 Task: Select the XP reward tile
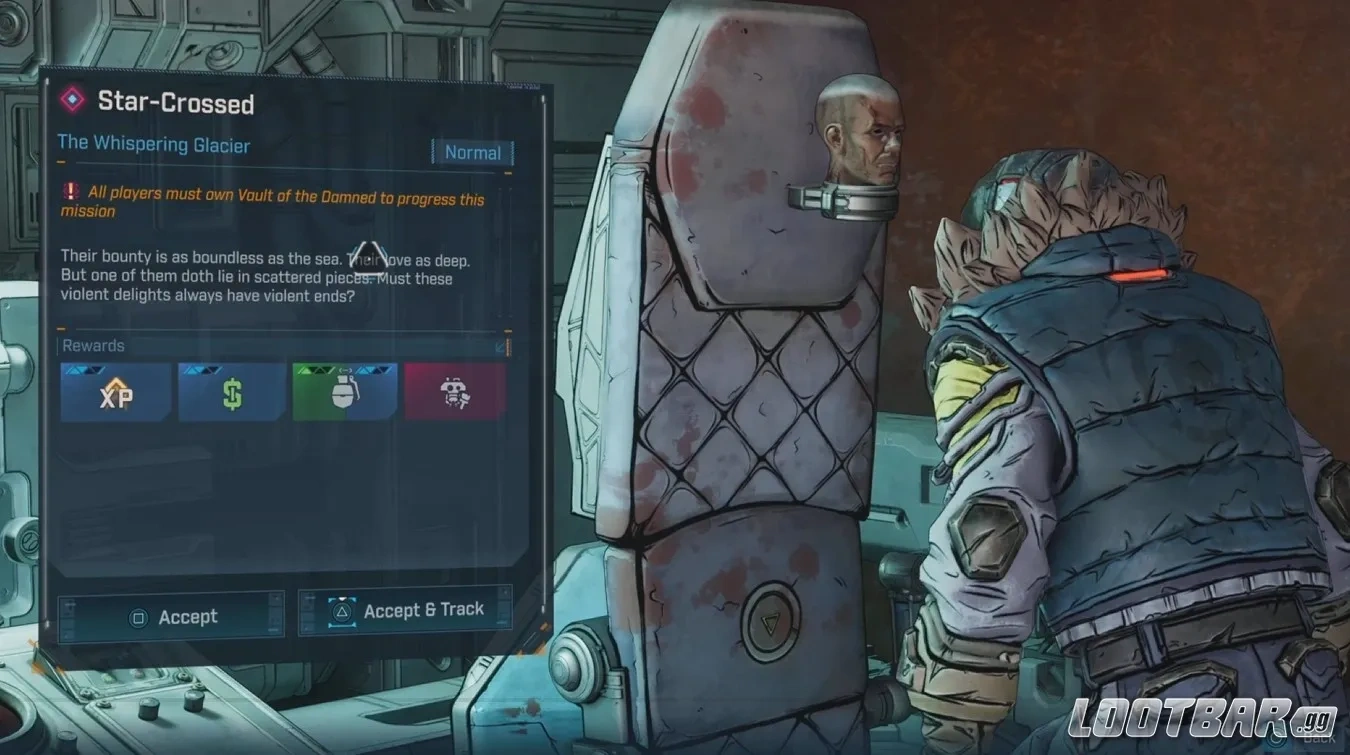(x=115, y=392)
